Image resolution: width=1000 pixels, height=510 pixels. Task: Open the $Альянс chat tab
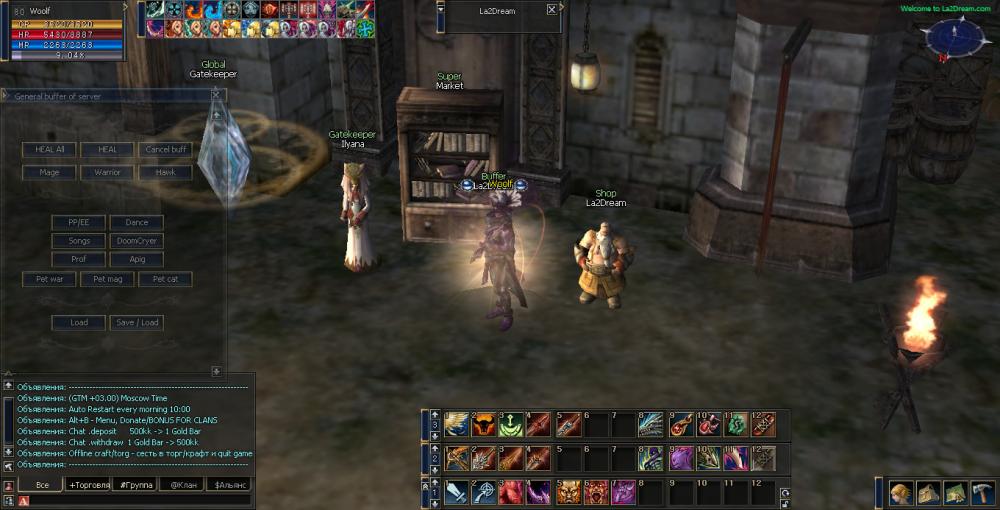coord(229,485)
